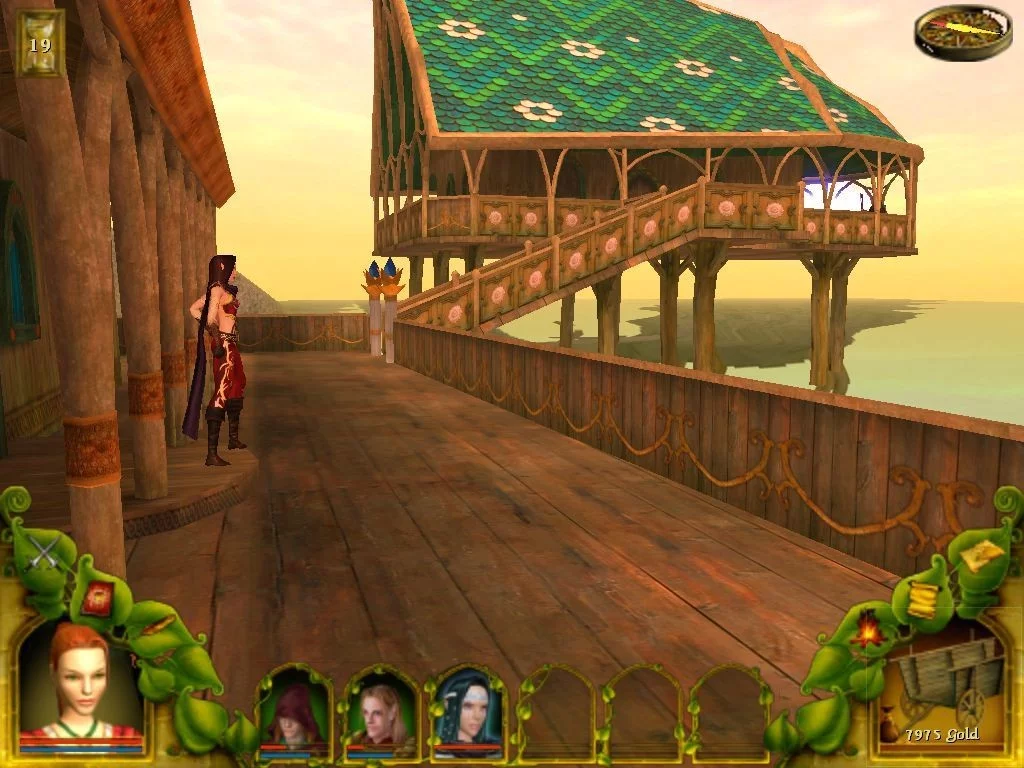Click the crossed swords icon
This screenshot has height=768, width=1024.
[45, 549]
